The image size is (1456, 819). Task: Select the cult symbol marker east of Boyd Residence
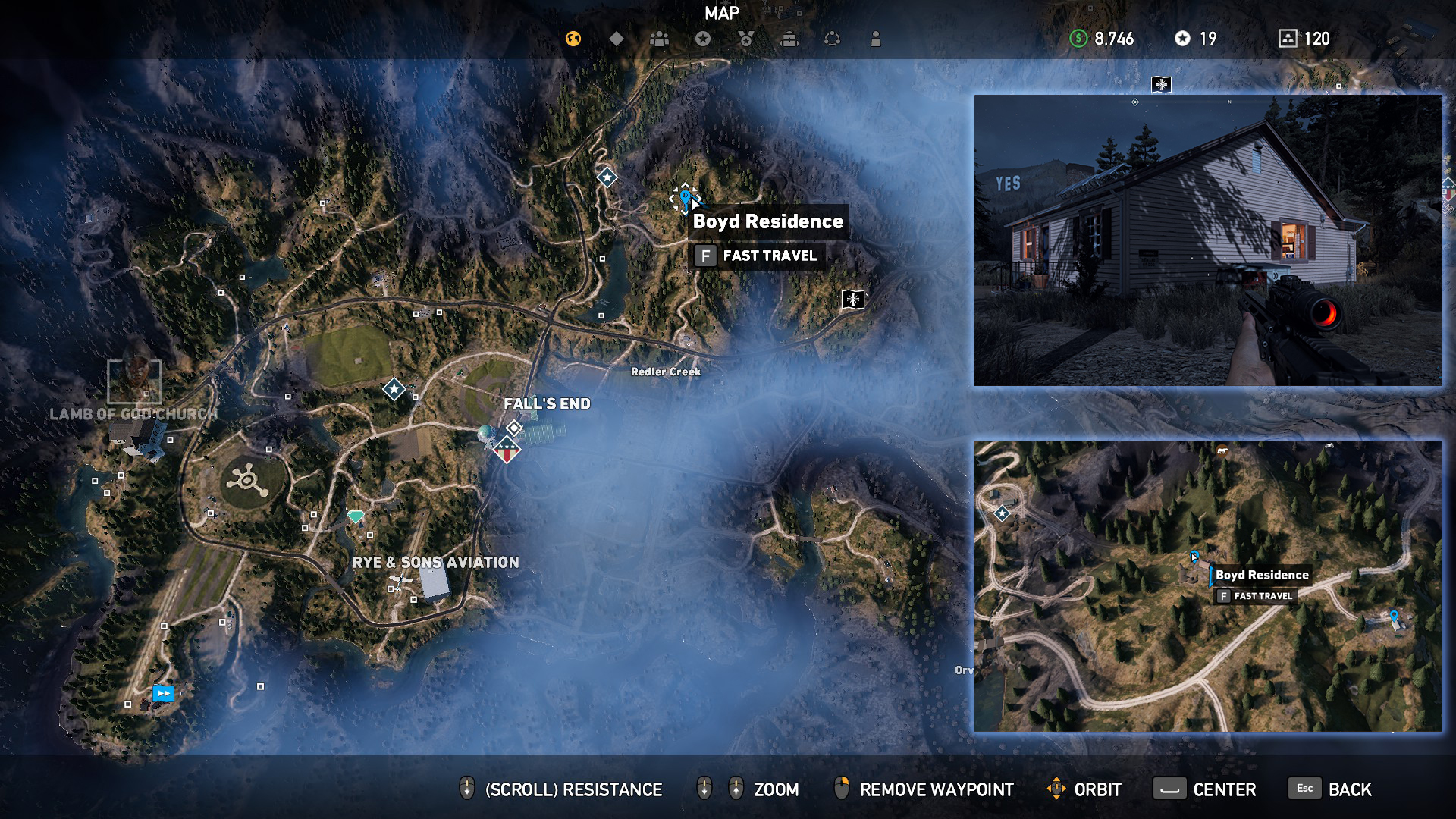852,300
